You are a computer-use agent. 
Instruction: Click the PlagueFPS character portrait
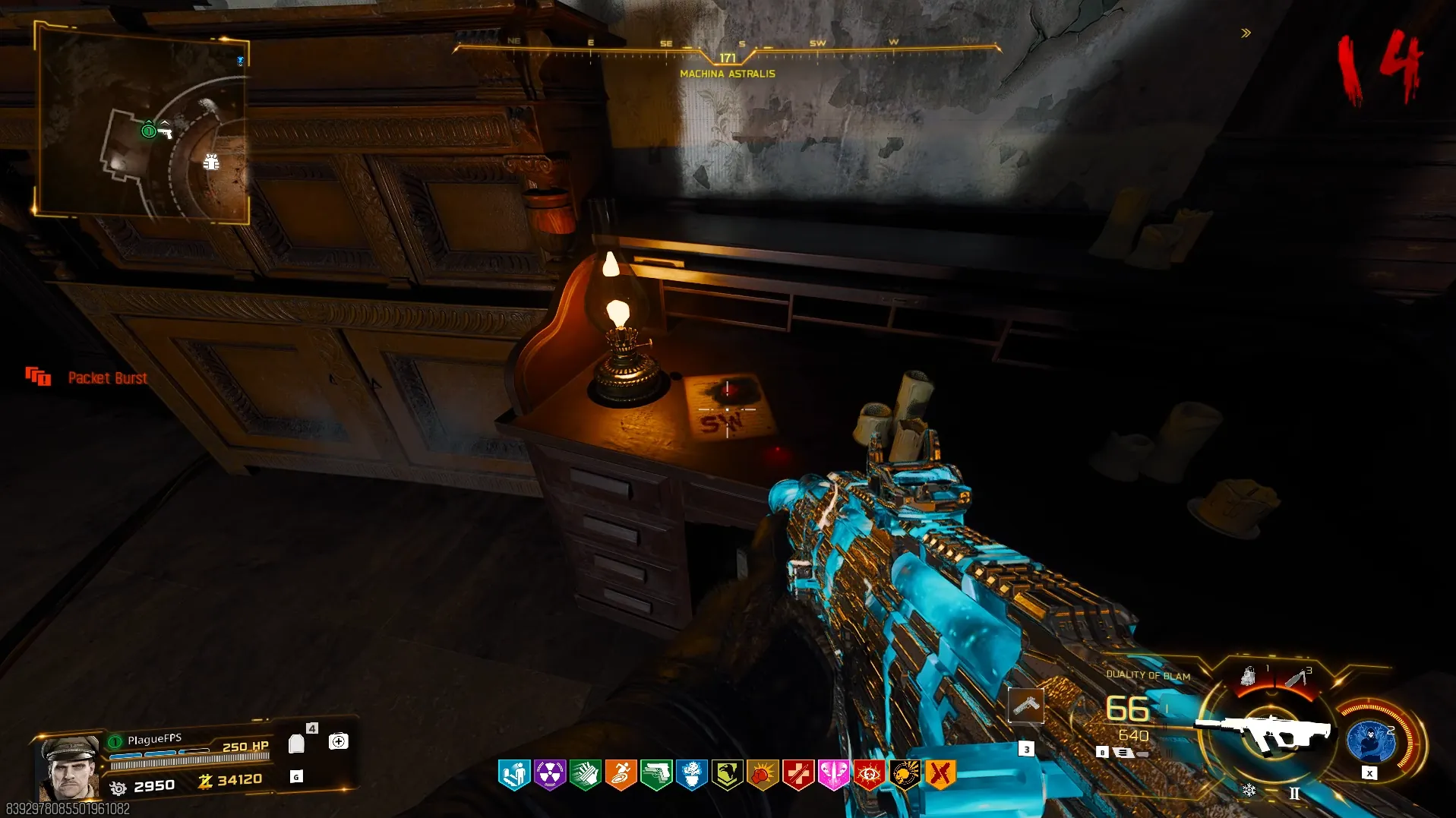coord(69,769)
